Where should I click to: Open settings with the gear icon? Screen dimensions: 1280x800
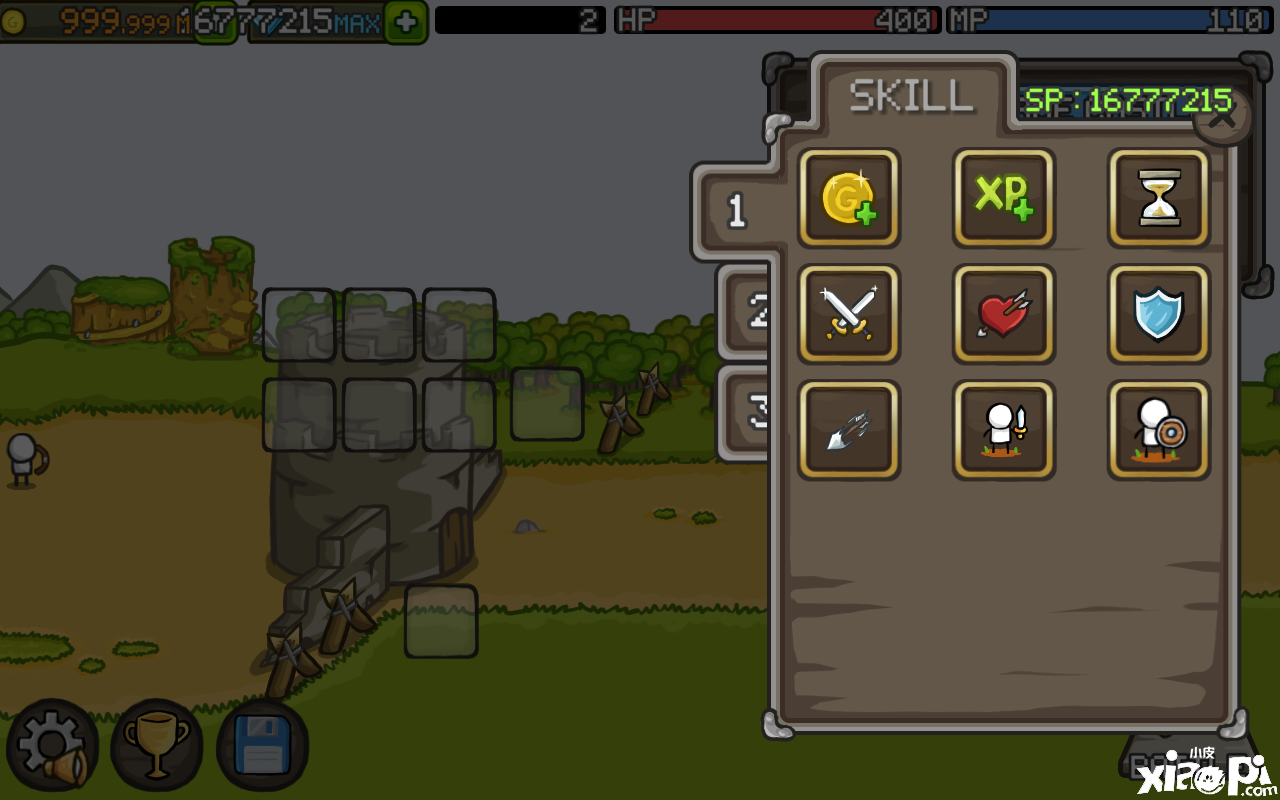point(52,745)
